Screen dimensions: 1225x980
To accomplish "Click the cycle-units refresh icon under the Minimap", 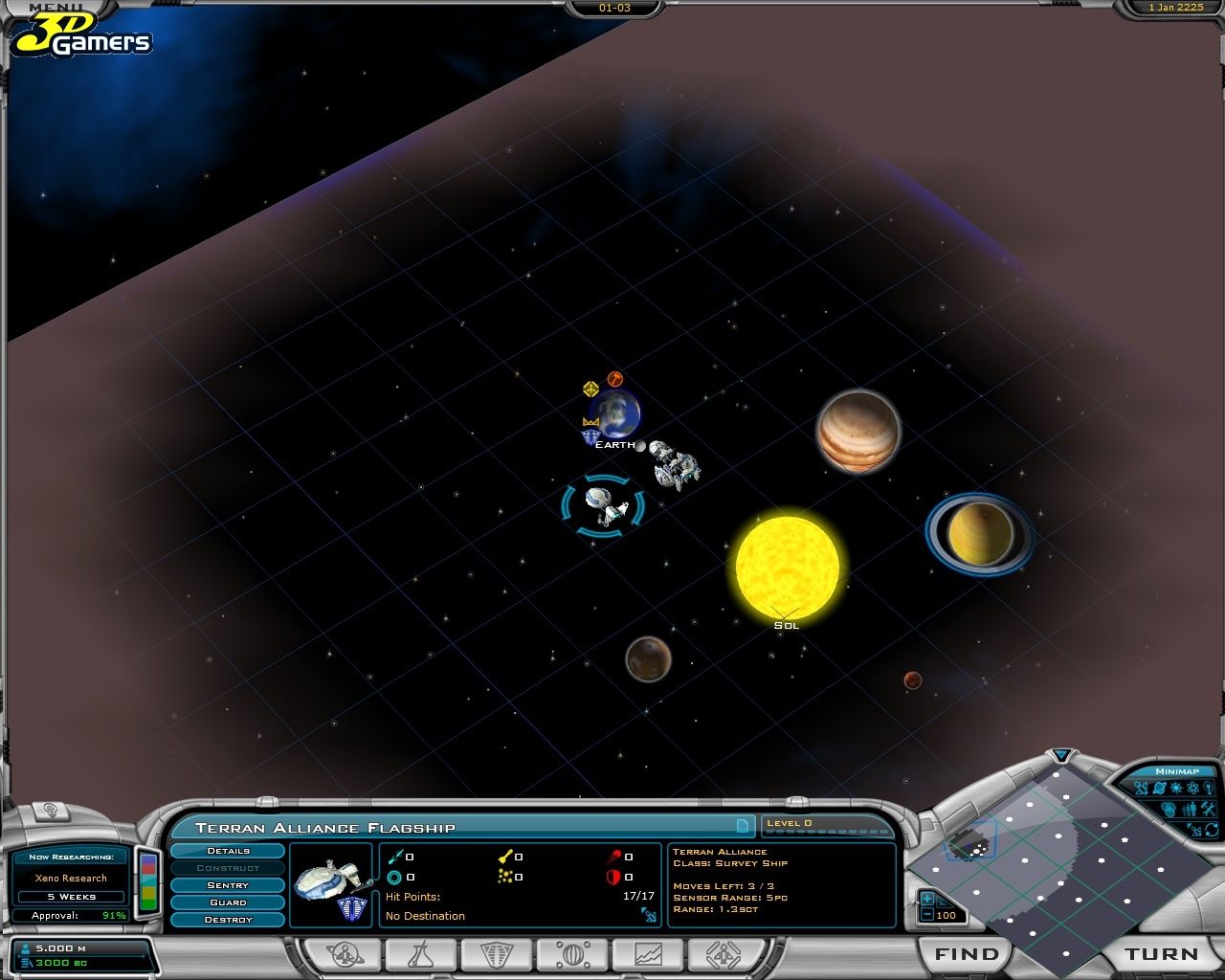I will [x=1210, y=830].
